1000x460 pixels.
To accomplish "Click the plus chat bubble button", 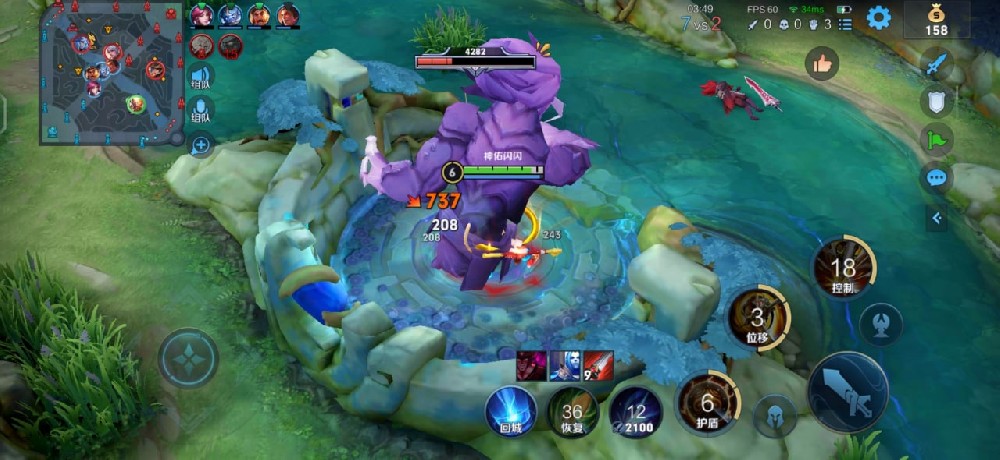I will pos(201,146).
